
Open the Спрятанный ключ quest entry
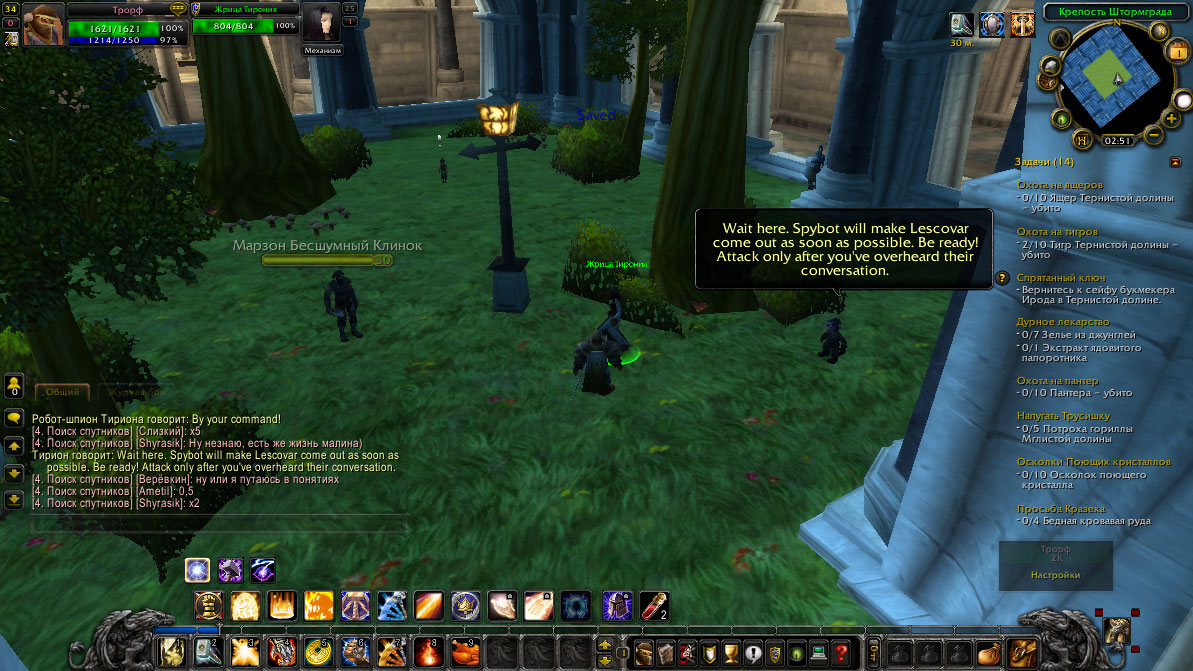[x=1060, y=277]
